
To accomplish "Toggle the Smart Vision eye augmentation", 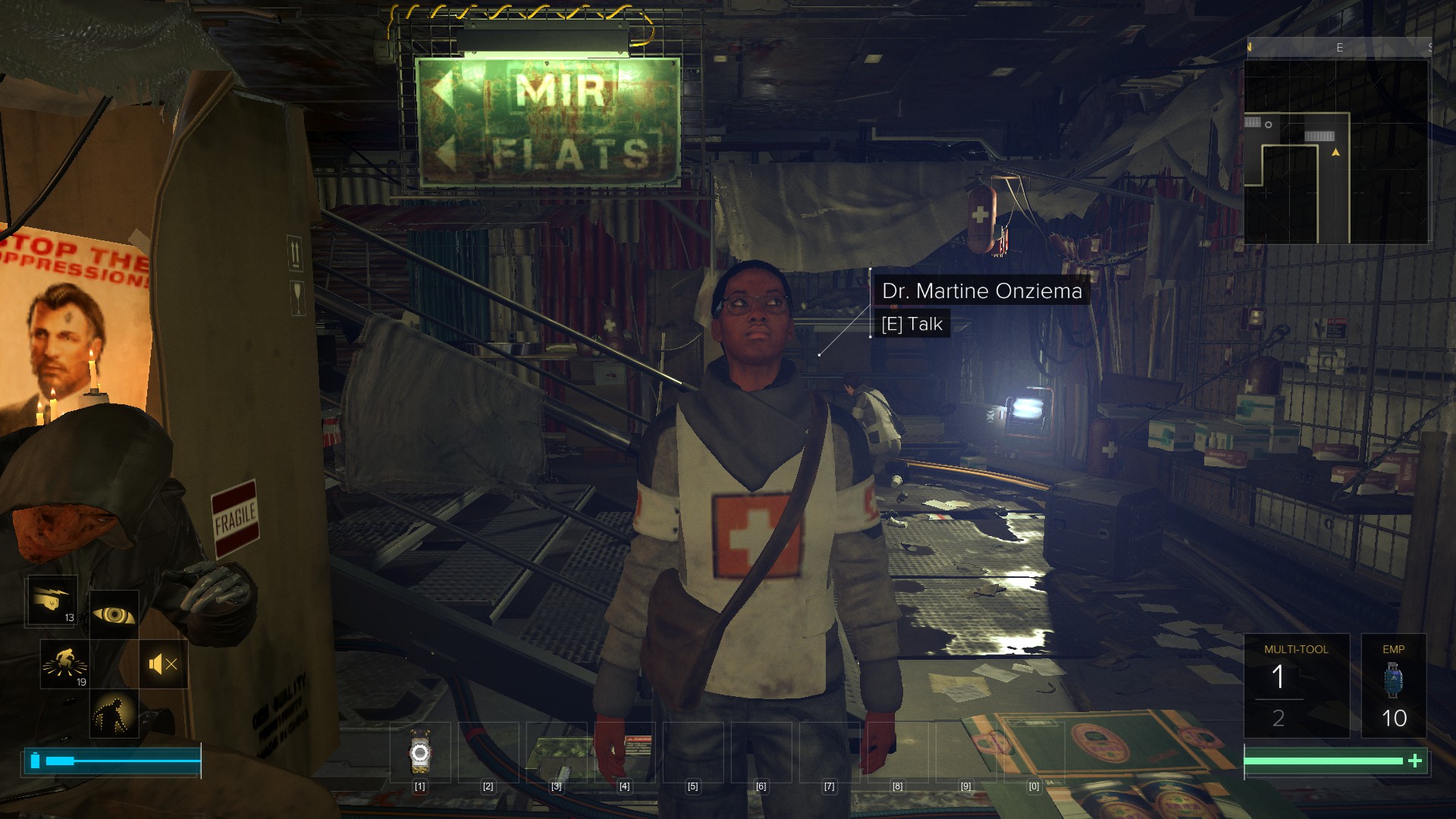I will pos(114,614).
